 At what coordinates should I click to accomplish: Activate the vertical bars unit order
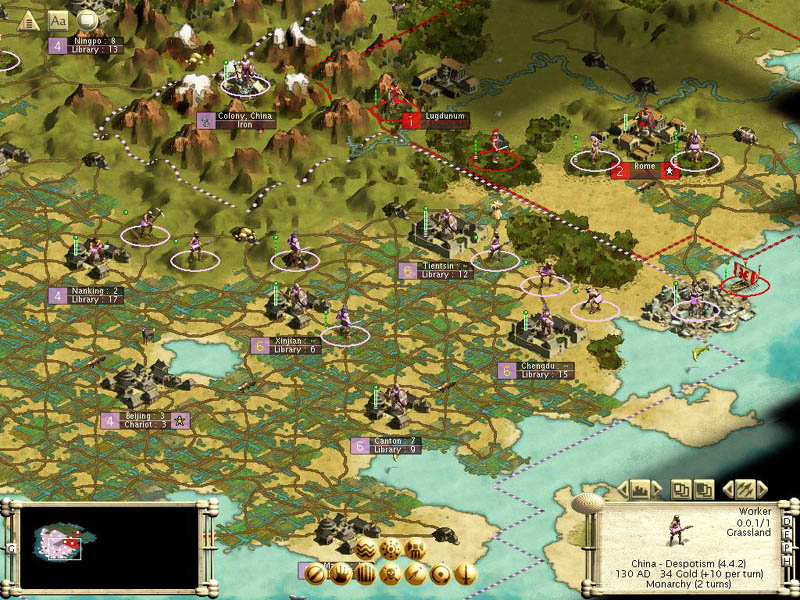point(365,574)
